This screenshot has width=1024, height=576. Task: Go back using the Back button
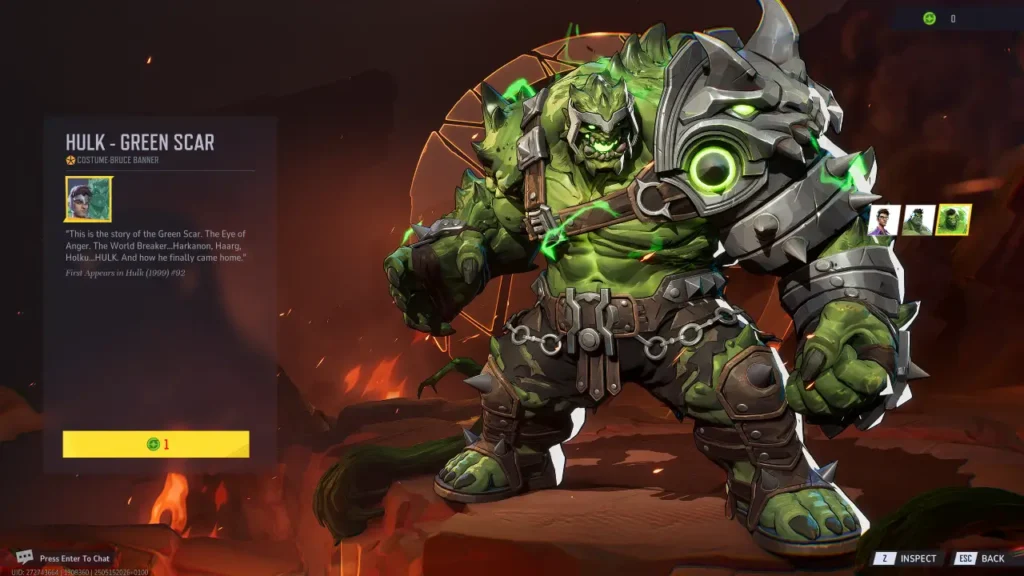tap(982, 558)
